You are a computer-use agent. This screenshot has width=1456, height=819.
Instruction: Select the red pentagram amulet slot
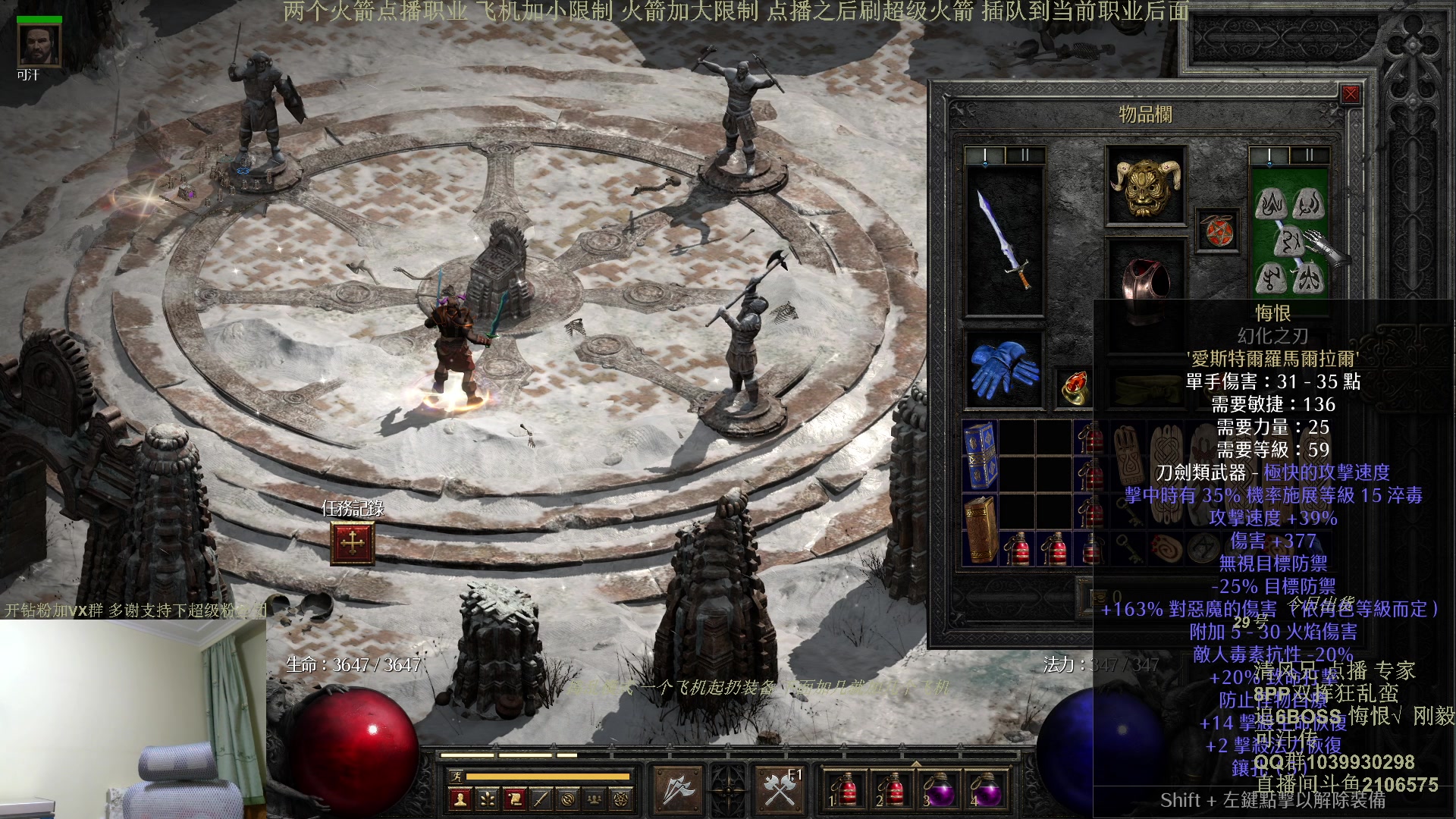[x=1218, y=231]
